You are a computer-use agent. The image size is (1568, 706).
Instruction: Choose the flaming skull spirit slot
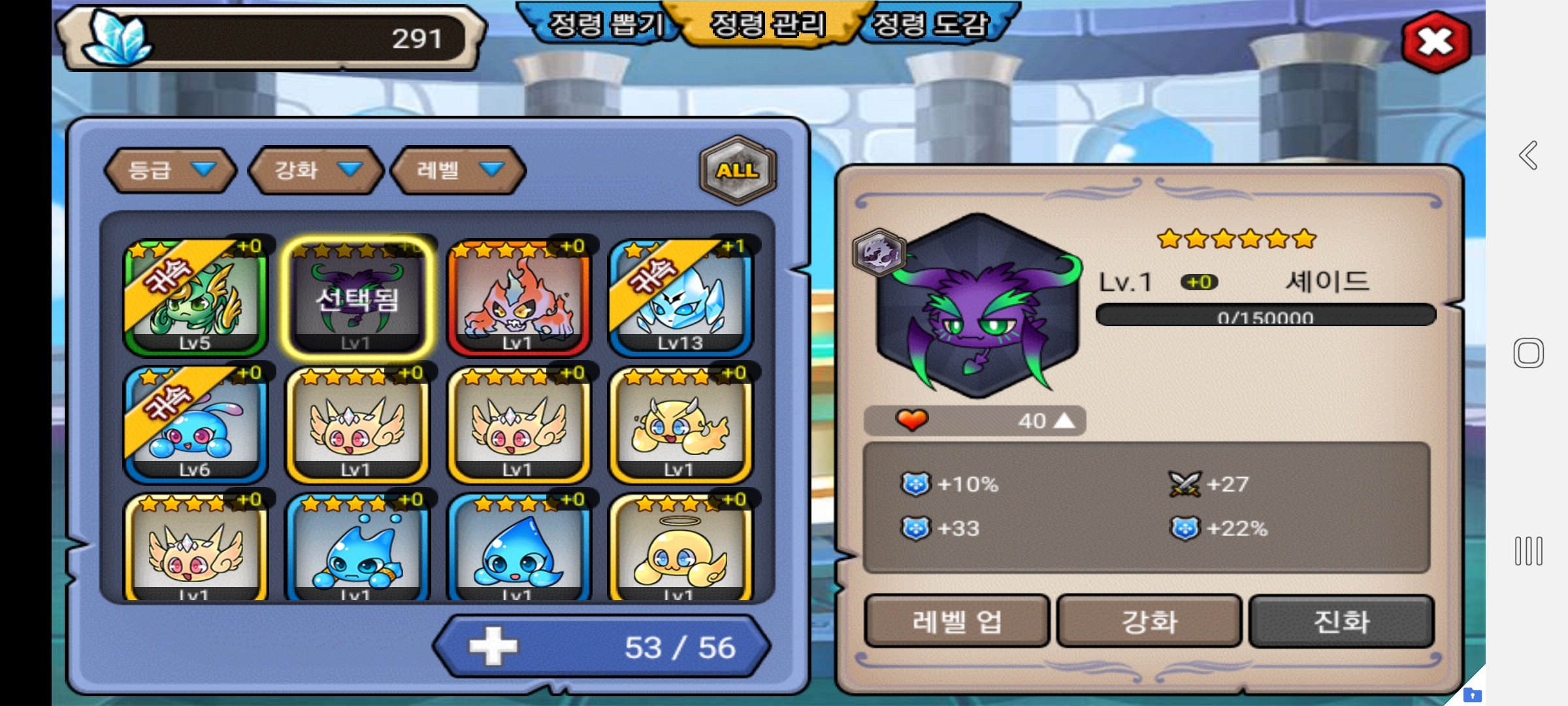[518, 298]
